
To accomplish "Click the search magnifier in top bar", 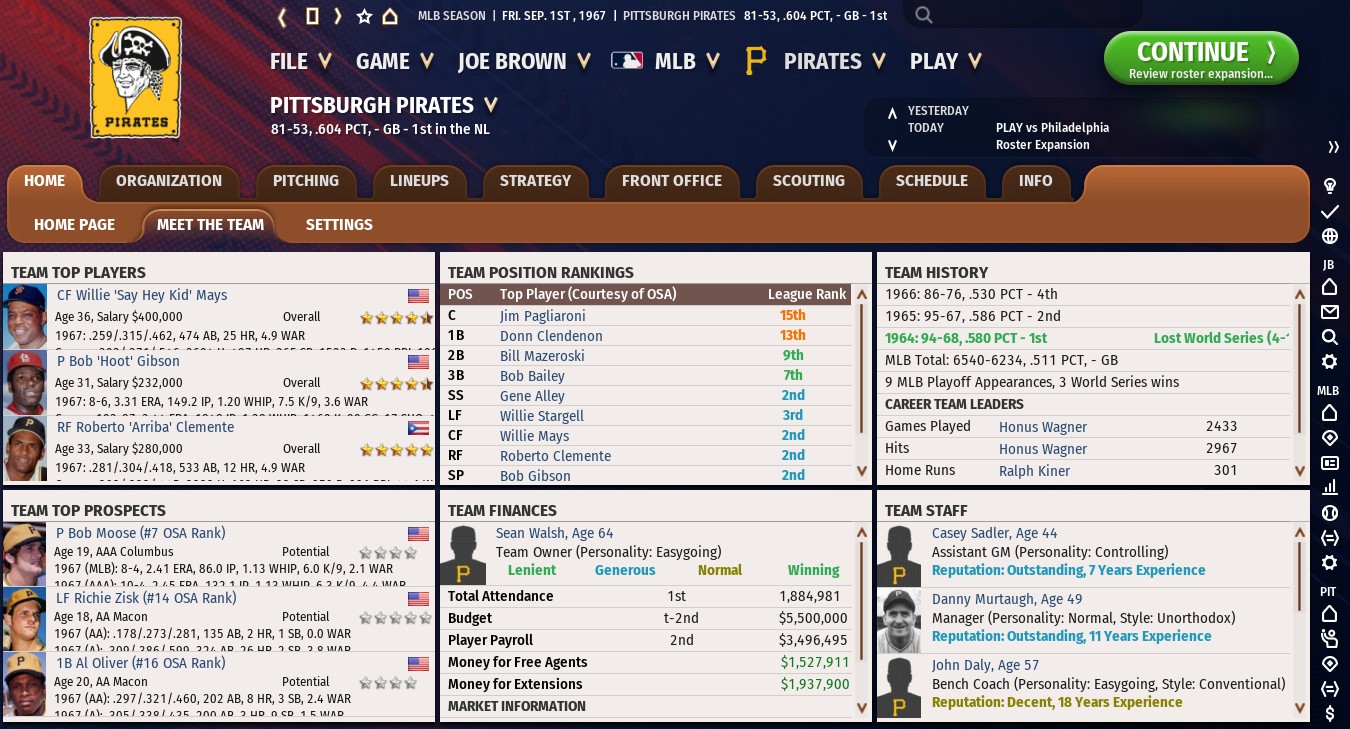I will tap(924, 15).
